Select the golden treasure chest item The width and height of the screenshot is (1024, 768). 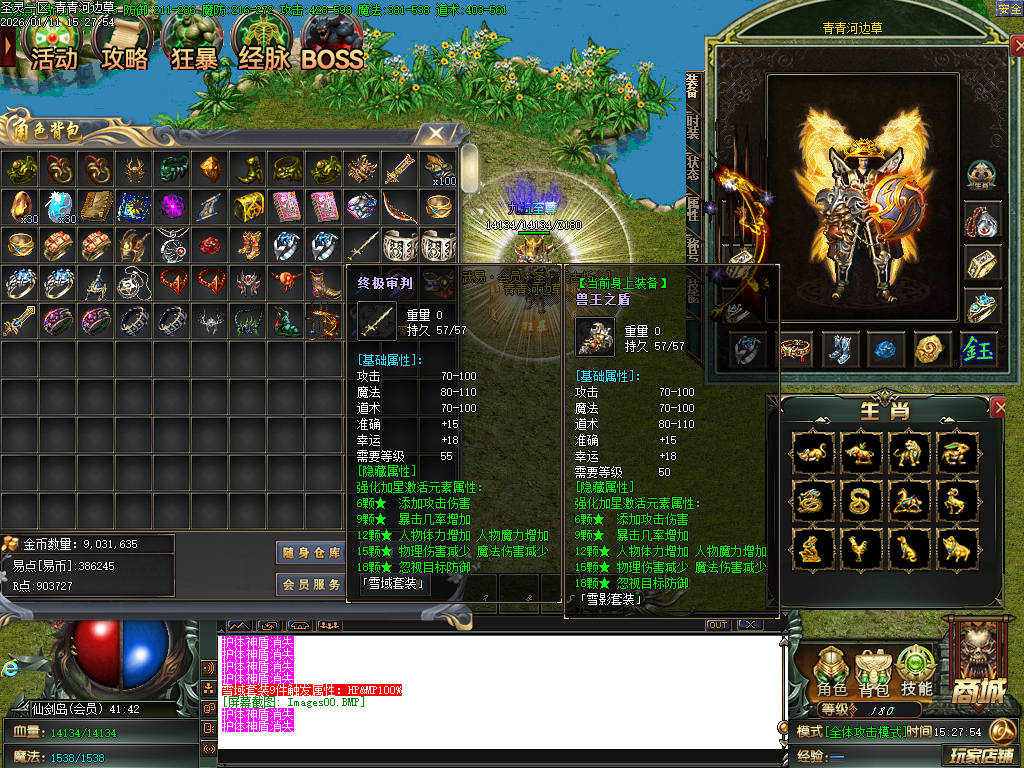click(249, 206)
